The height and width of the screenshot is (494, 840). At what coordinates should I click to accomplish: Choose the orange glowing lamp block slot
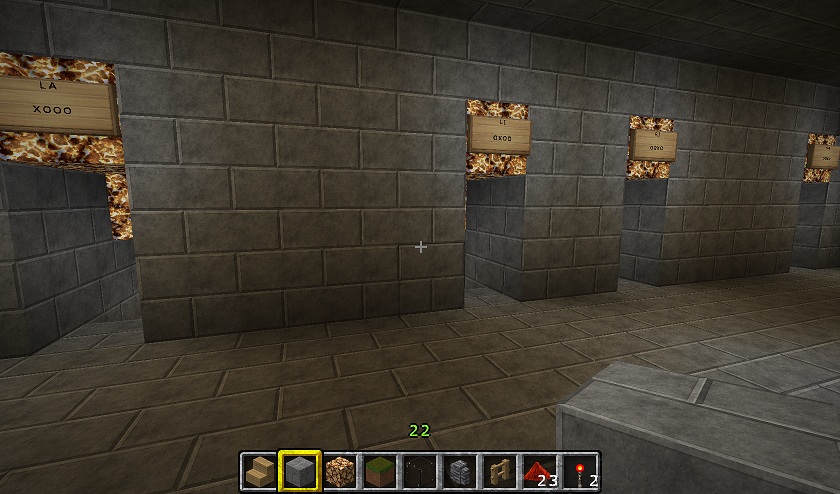pos(338,471)
